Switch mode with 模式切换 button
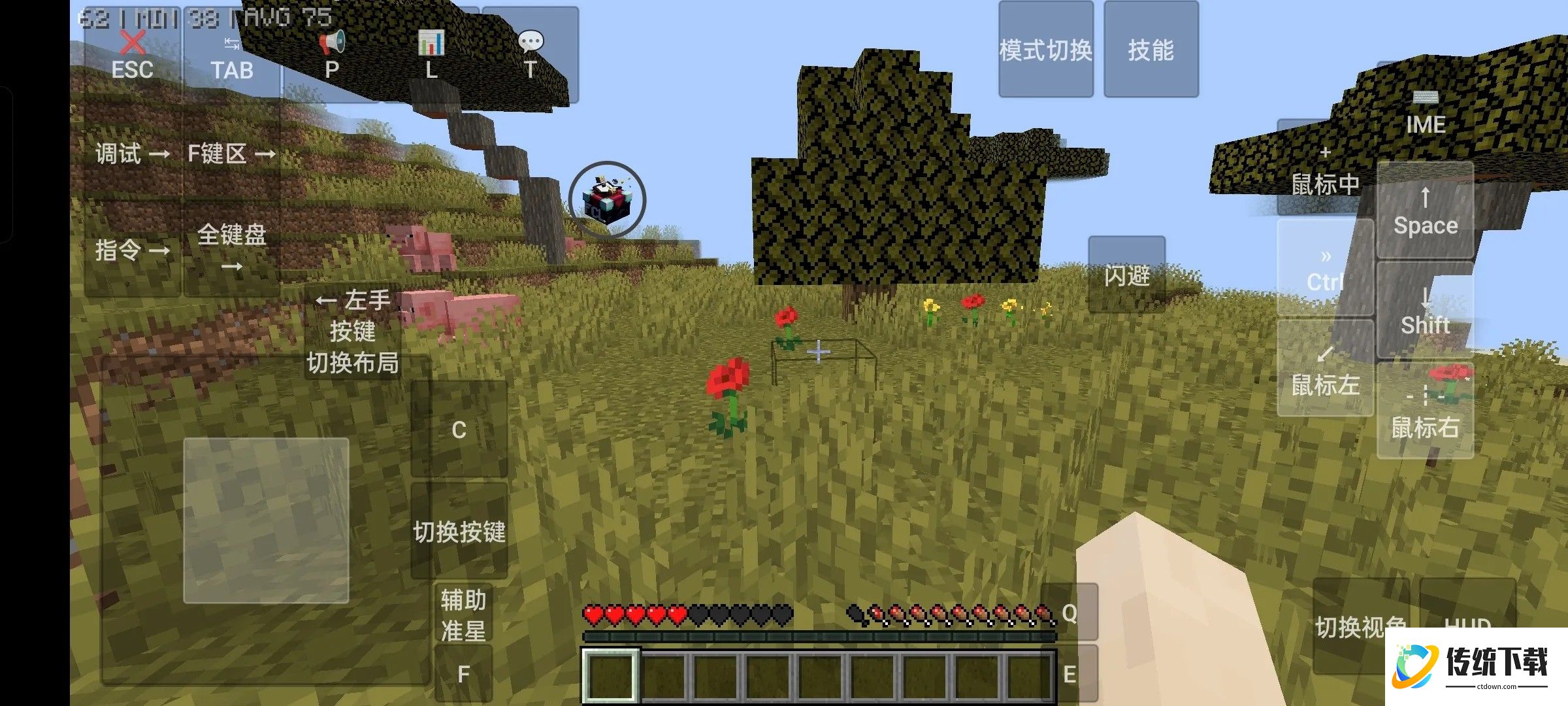 click(x=1045, y=50)
